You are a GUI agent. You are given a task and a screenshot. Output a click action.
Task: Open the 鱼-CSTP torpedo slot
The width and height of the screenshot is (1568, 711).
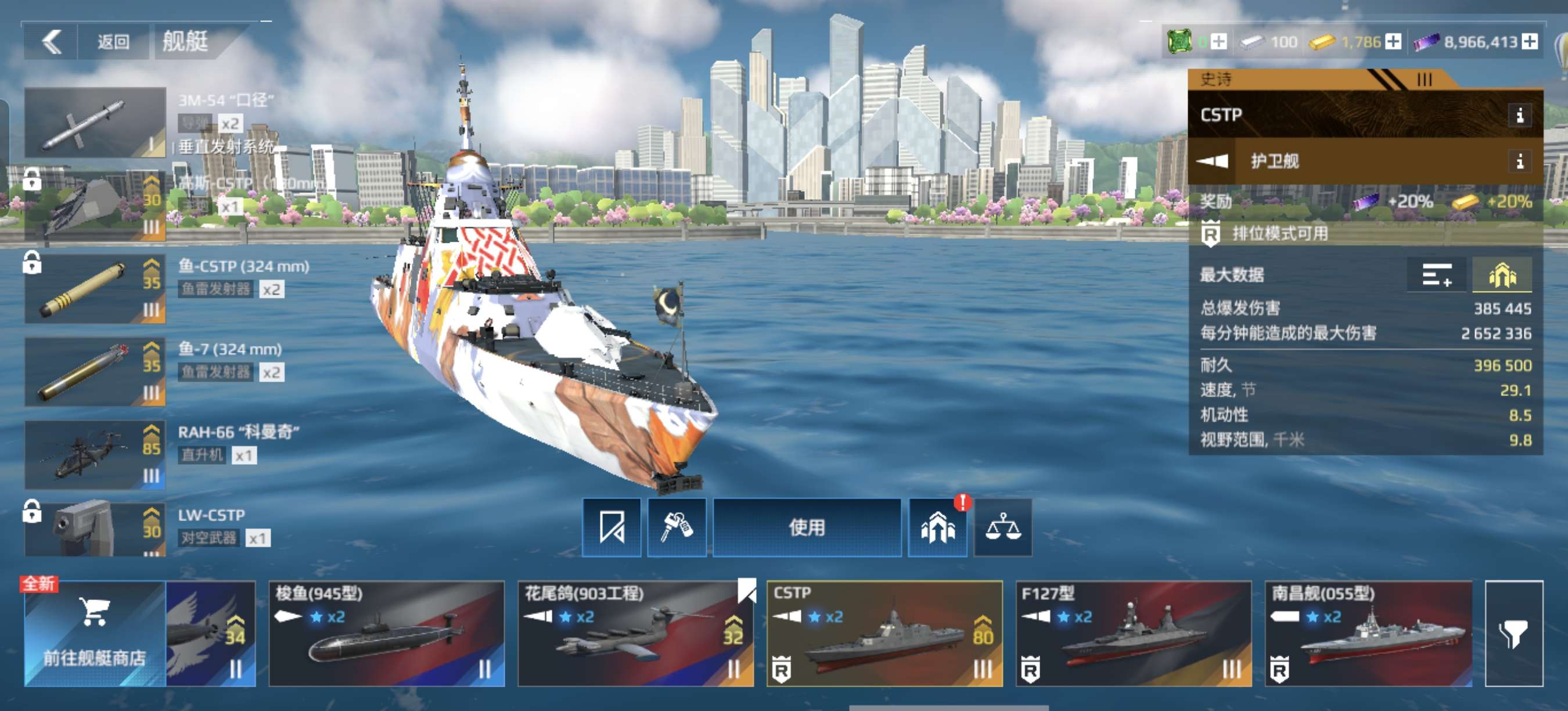[95, 289]
